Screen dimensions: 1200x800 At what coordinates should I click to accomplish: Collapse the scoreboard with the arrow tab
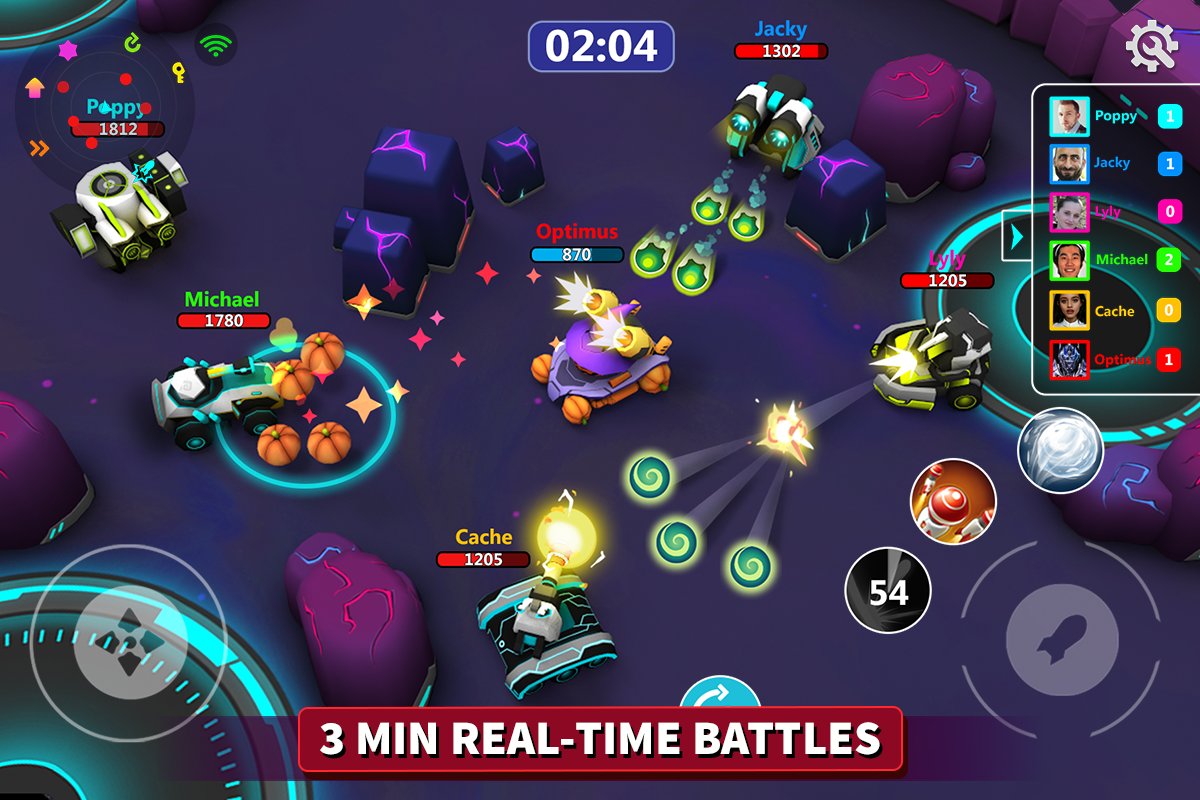1017,237
